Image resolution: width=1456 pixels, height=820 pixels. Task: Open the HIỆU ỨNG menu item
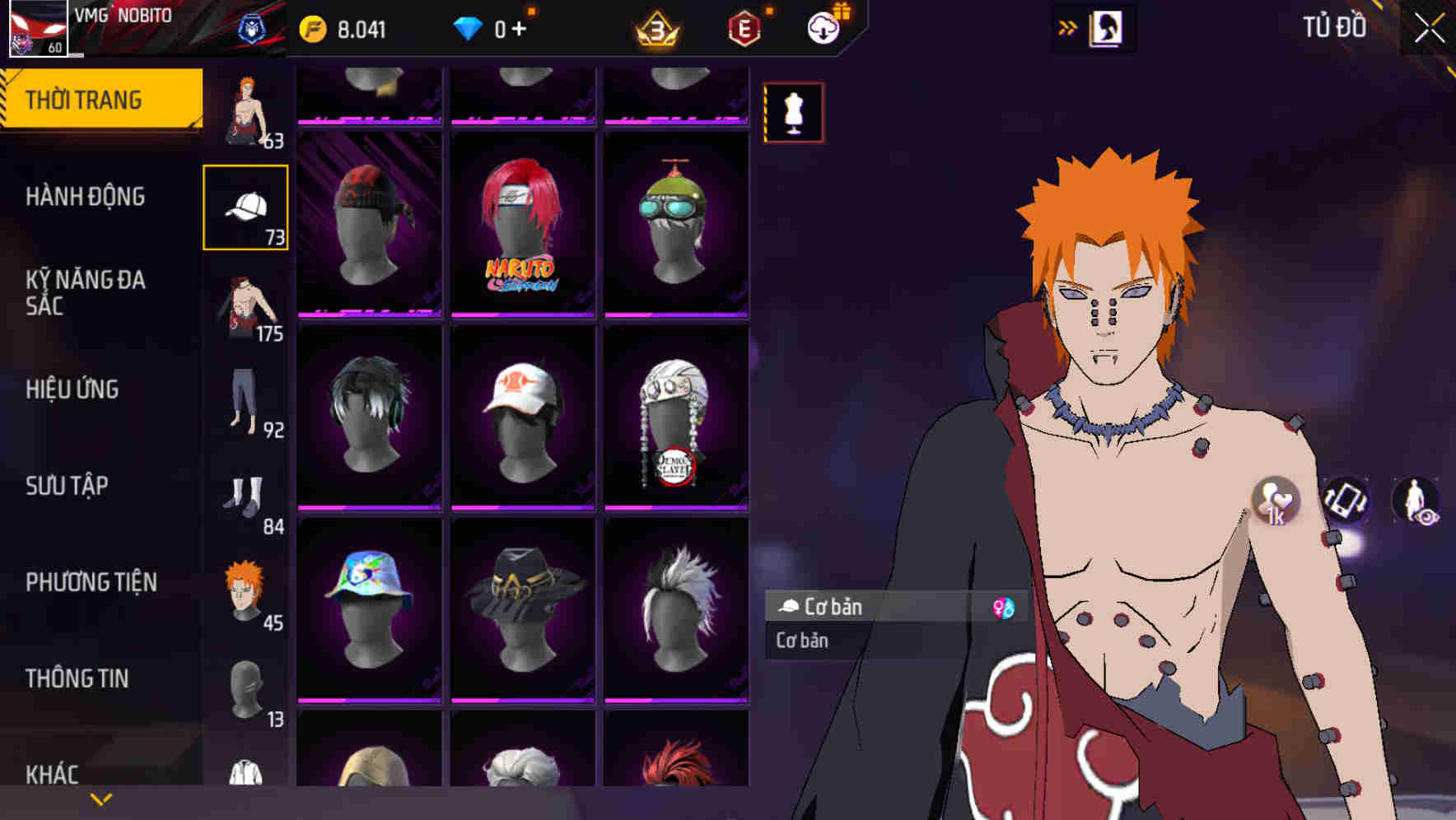(x=72, y=389)
